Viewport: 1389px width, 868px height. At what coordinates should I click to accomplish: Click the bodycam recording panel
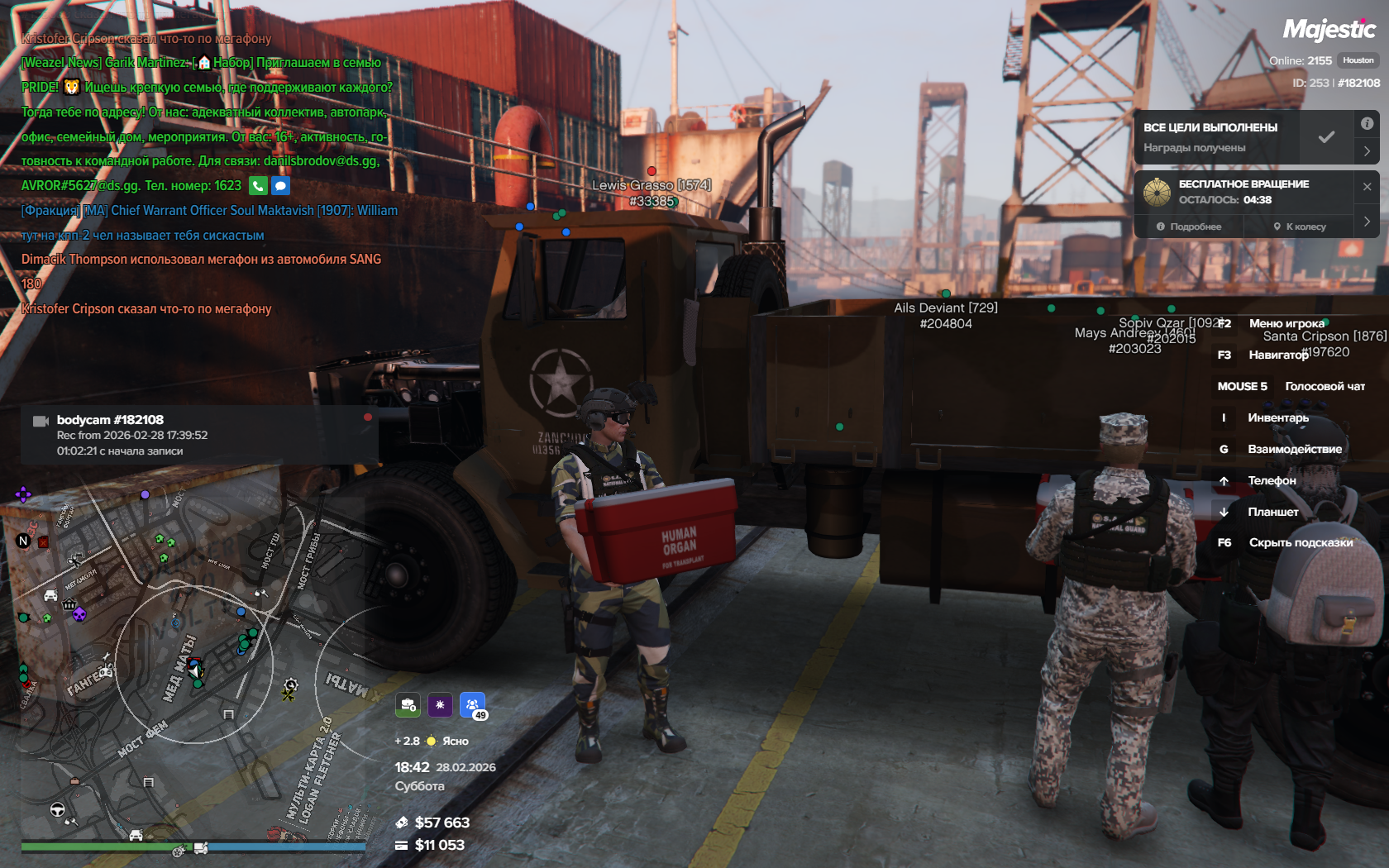(x=198, y=435)
